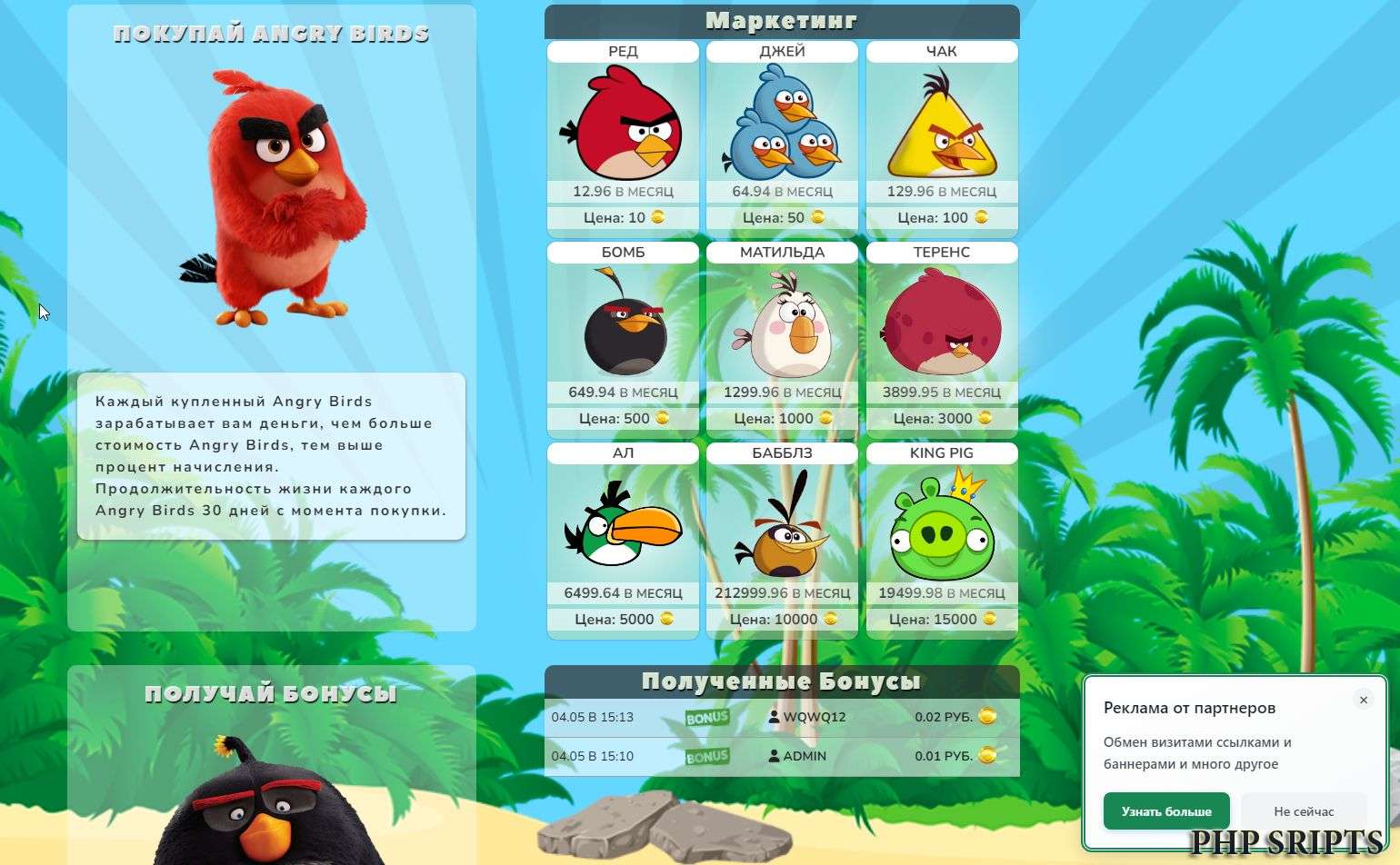This screenshot has width=1400, height=865.
Task: Click the BONUS badge on the WQWQ12 row
Action: pos(706,717)
